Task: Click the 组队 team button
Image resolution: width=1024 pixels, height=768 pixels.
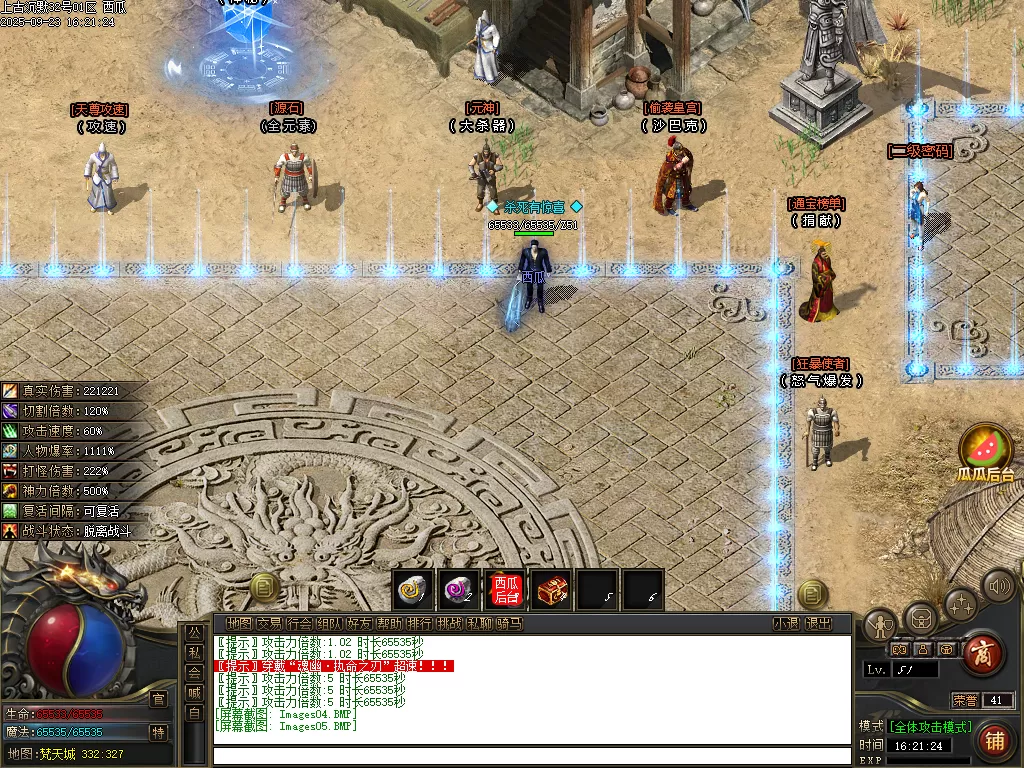Action: [x=329, y=624]
